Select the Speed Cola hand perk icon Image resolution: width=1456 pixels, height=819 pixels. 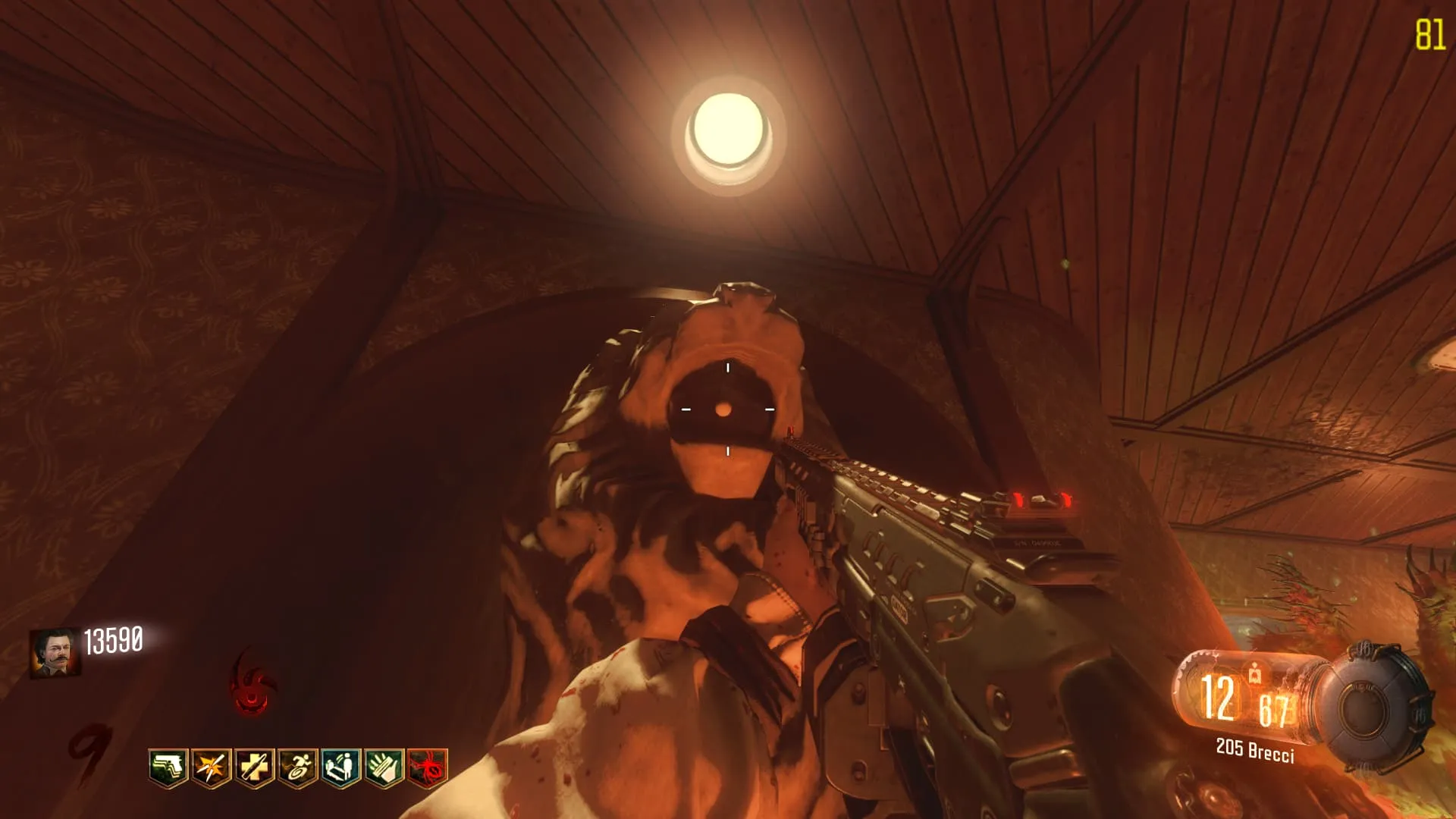tap(384, 768)
